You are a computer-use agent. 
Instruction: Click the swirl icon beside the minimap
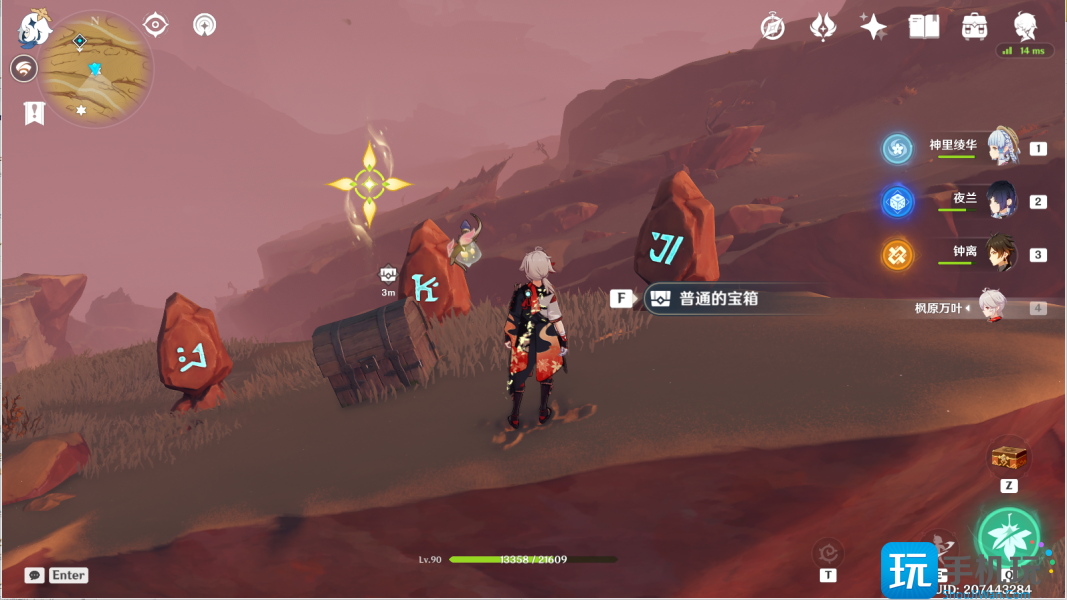(x=24, y=69)
